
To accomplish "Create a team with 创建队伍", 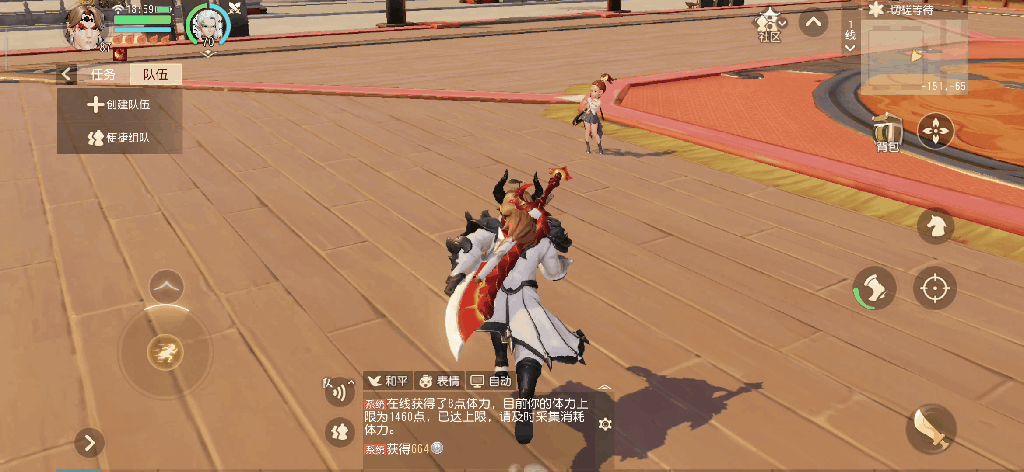I will [x=120, y=104].
